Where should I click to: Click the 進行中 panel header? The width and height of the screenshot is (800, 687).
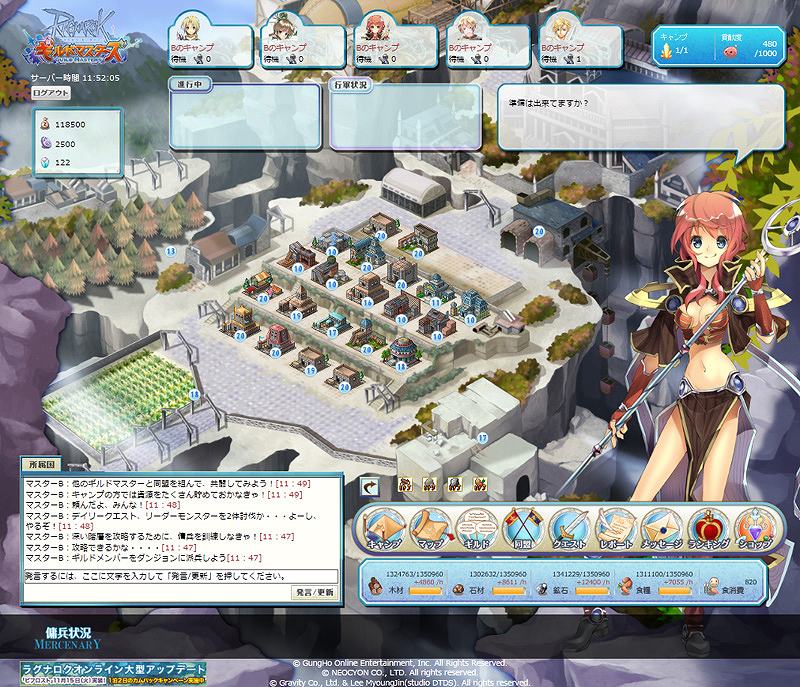tap(190, 86)
